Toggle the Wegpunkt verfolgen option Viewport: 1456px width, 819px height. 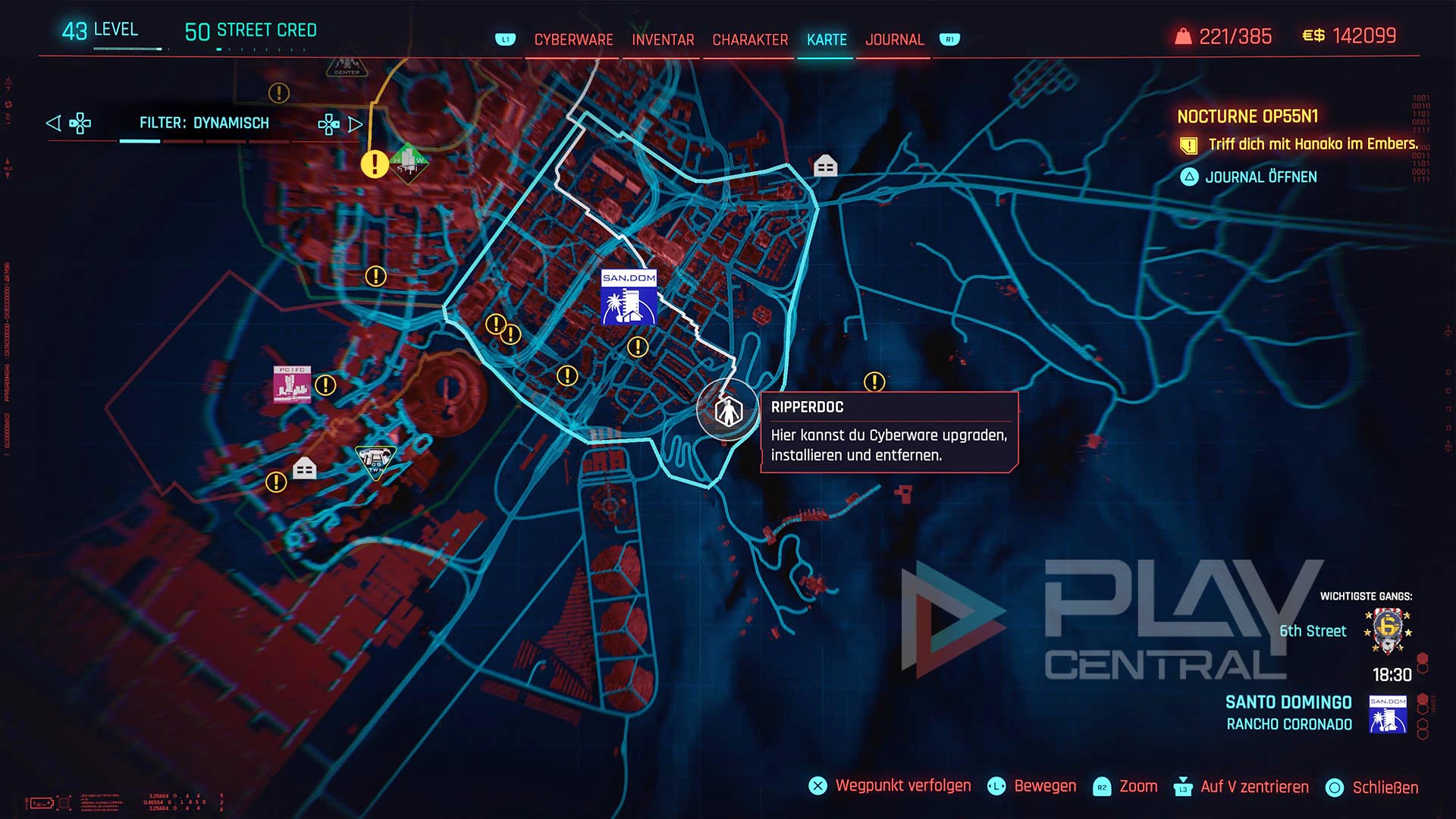[x=902, y=786]
